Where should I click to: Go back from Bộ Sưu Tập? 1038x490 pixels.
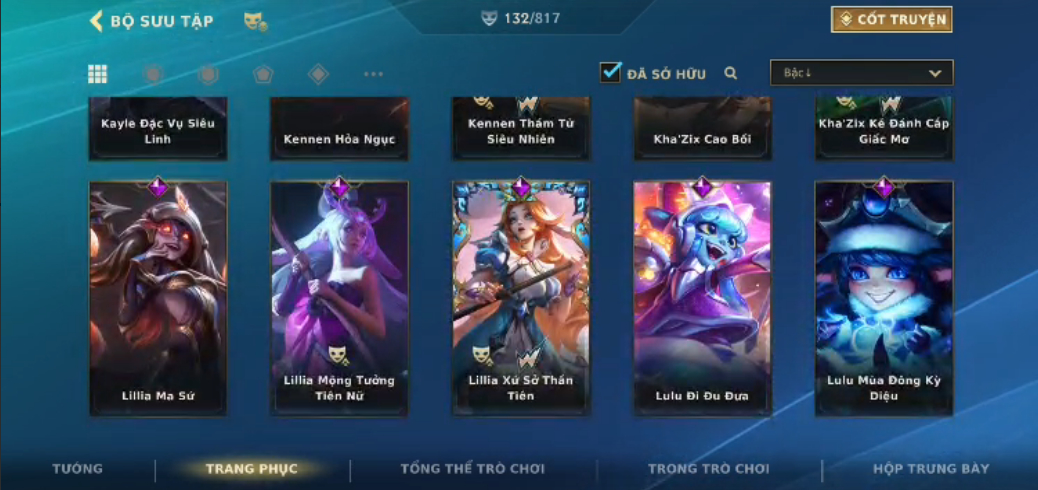(x=97, y=21)
